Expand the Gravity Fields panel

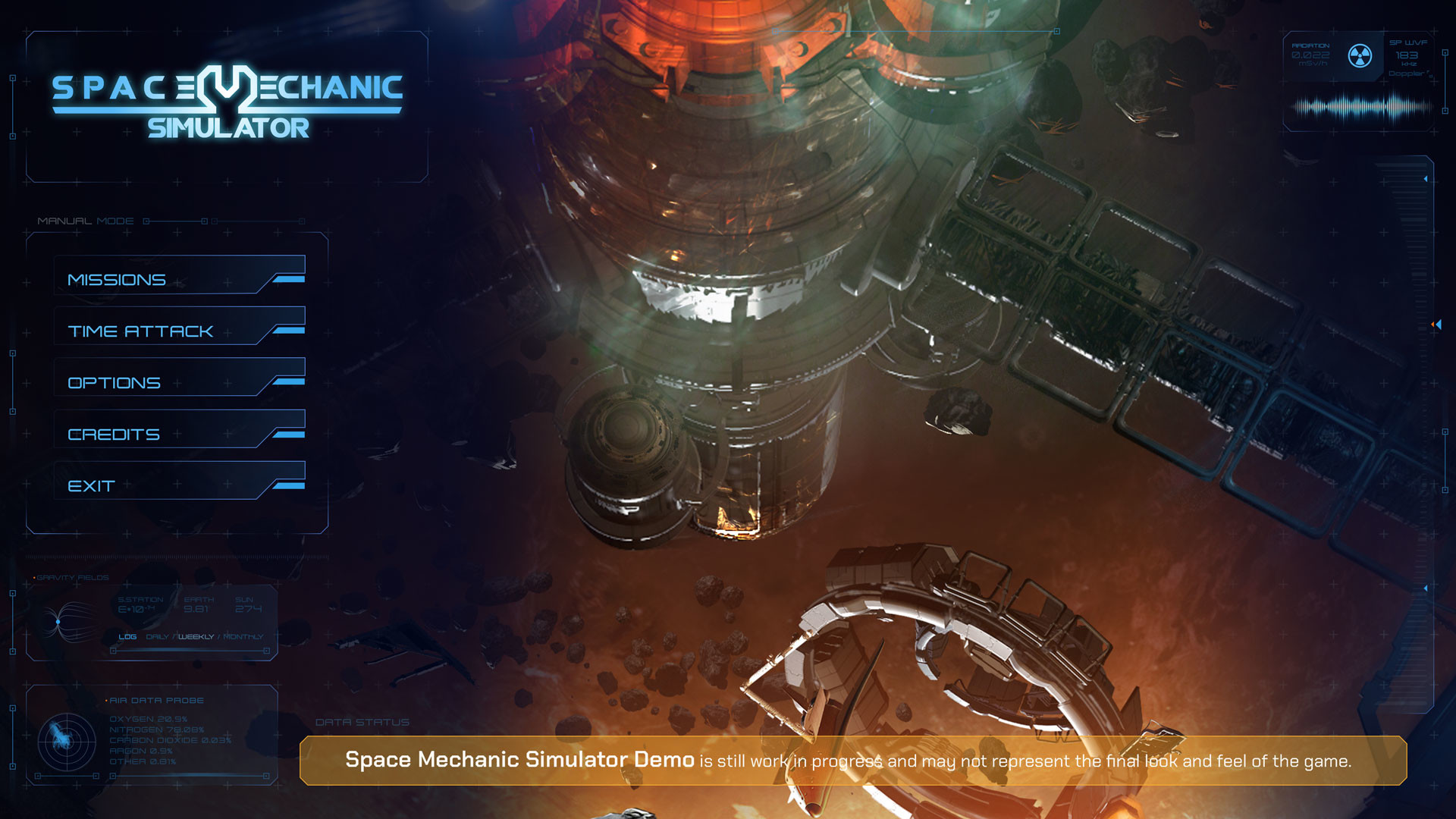click(x=72, y=576)
